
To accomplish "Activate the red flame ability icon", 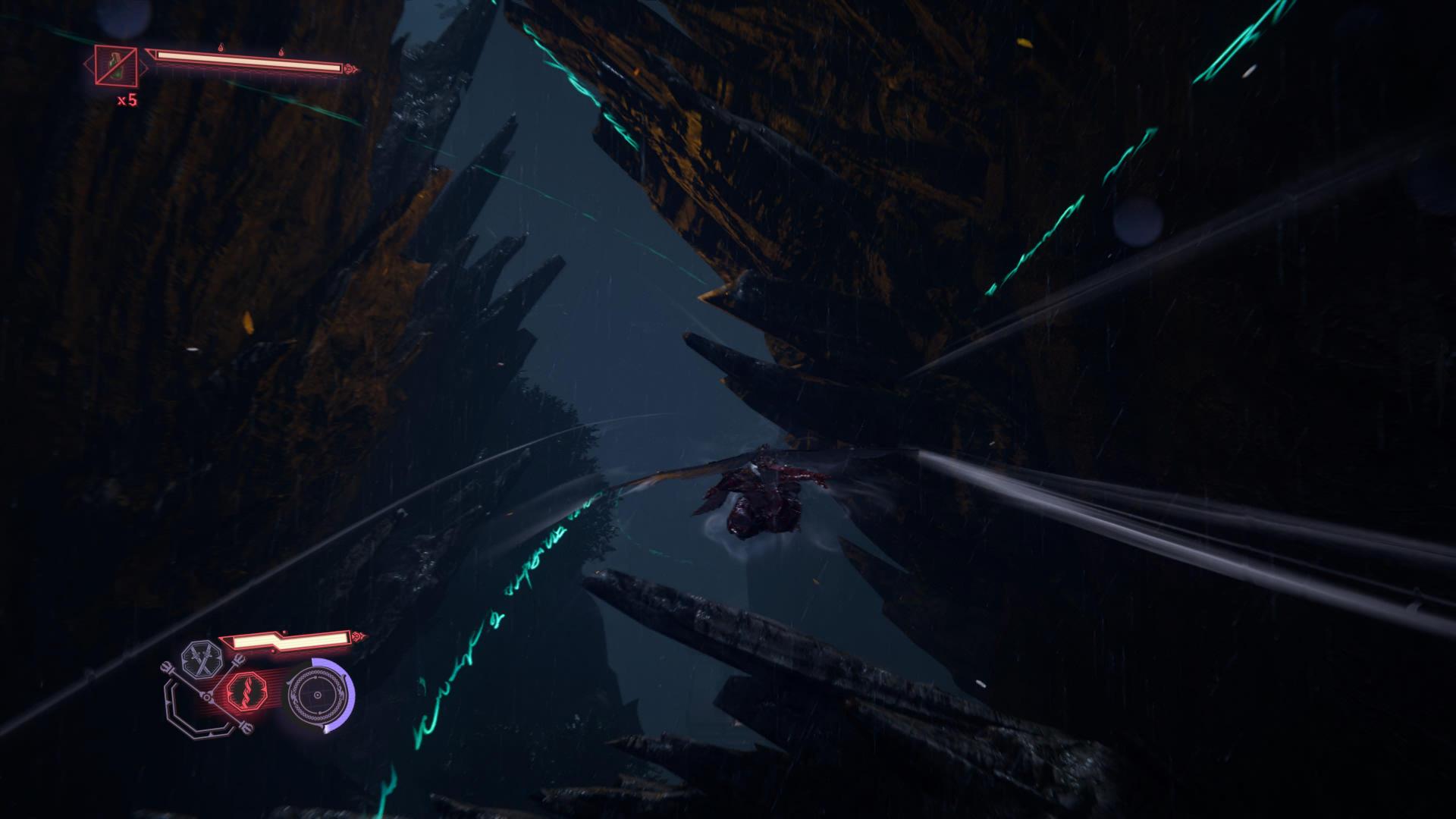I will 246,692.
